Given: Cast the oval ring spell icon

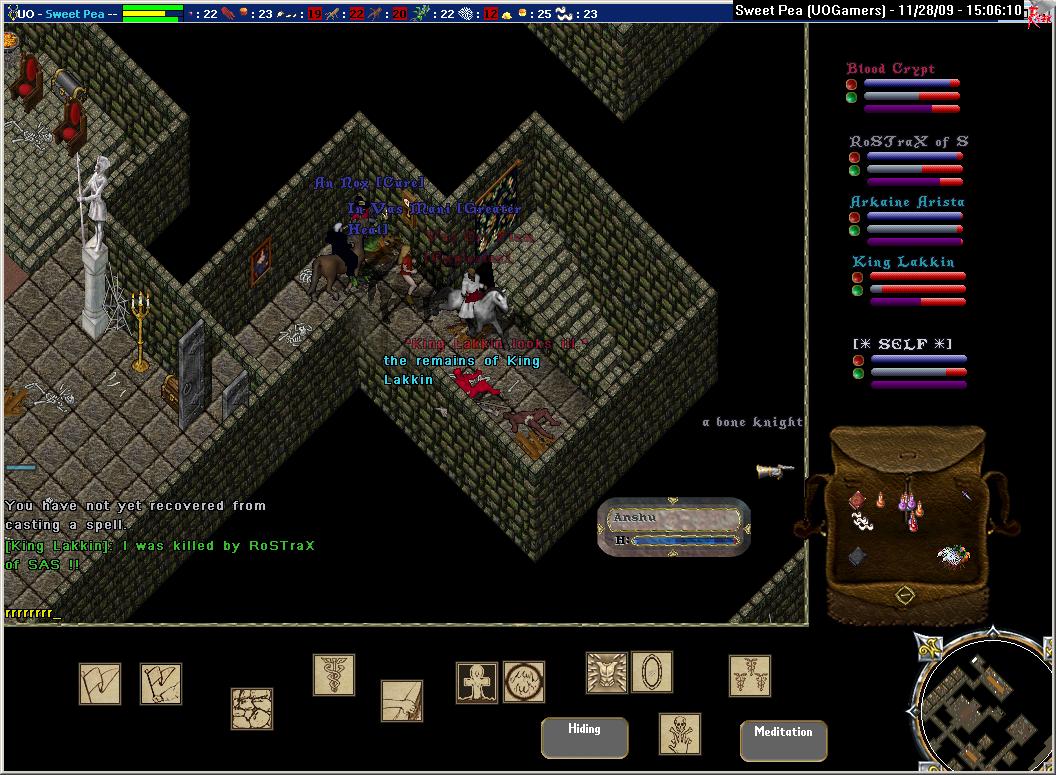Looking at the screenshot, I should 652,672.
